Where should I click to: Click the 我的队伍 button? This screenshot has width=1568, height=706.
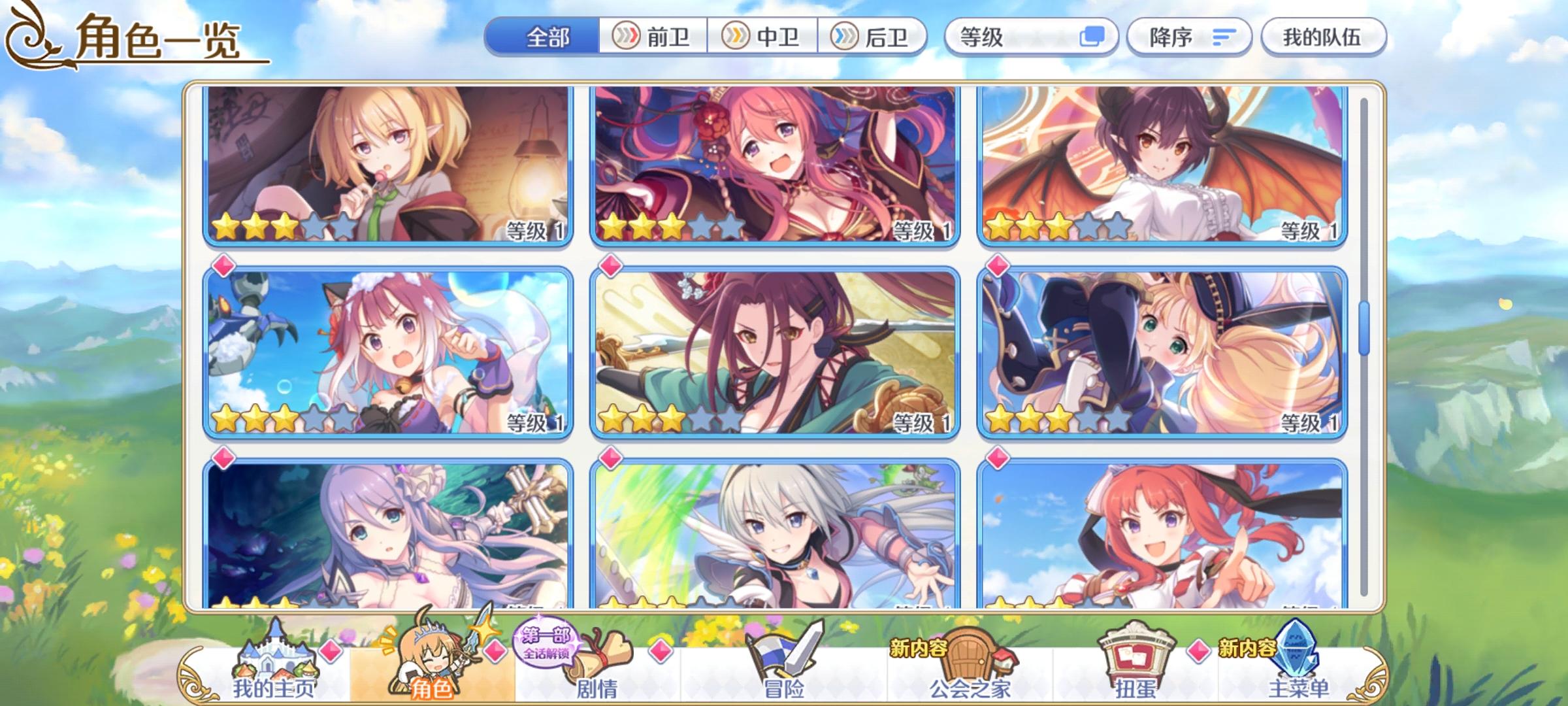point(1326,37)
